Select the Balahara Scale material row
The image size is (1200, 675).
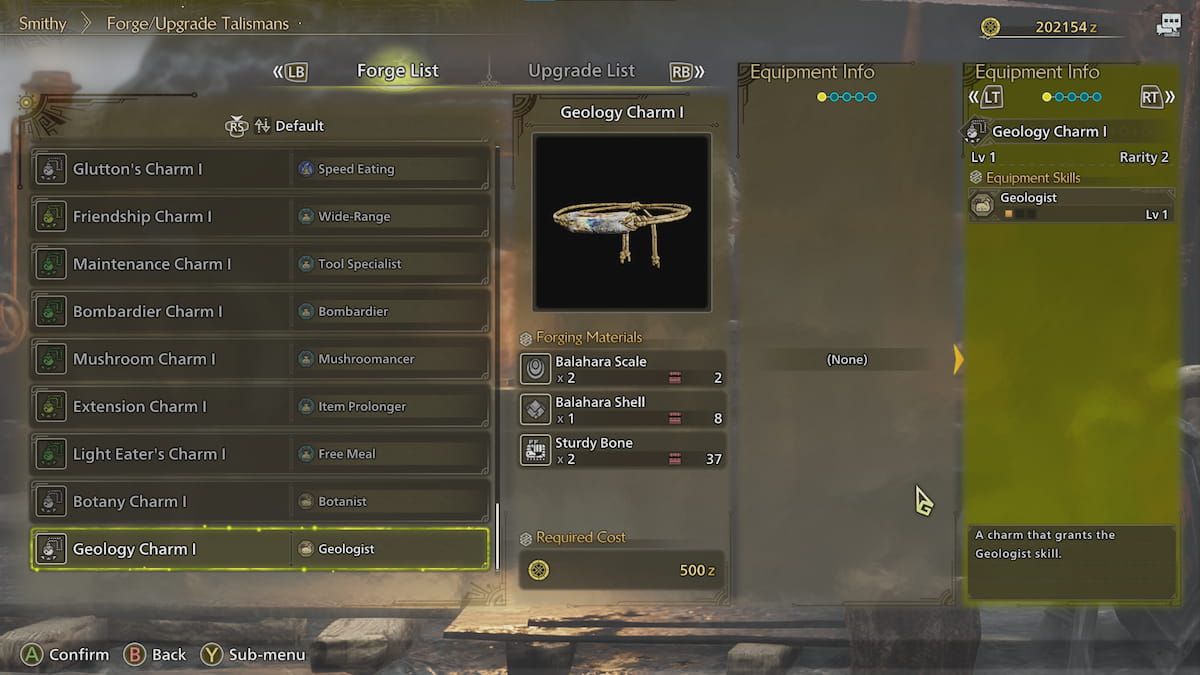pyautogui.click(x=622, y=369)
